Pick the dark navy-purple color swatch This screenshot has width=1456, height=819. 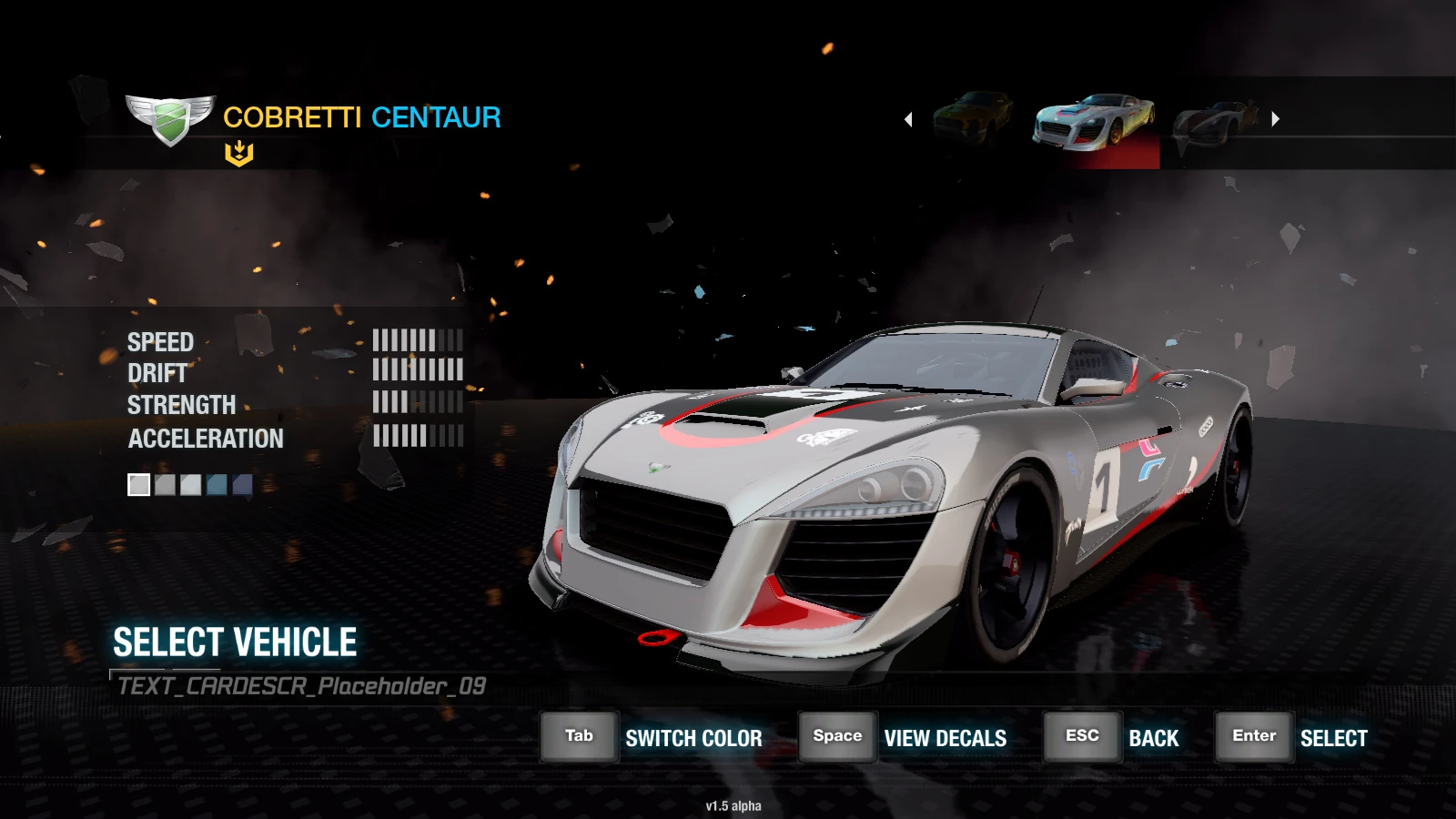click(x=242, y=485)
